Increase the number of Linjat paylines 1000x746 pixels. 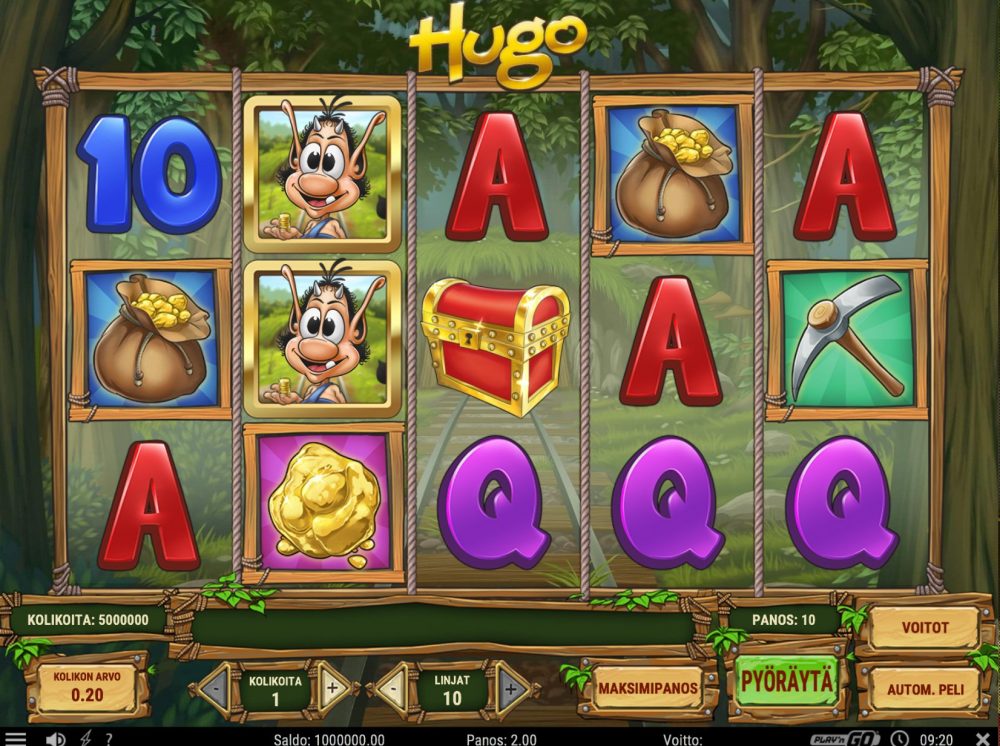point(512,687)
